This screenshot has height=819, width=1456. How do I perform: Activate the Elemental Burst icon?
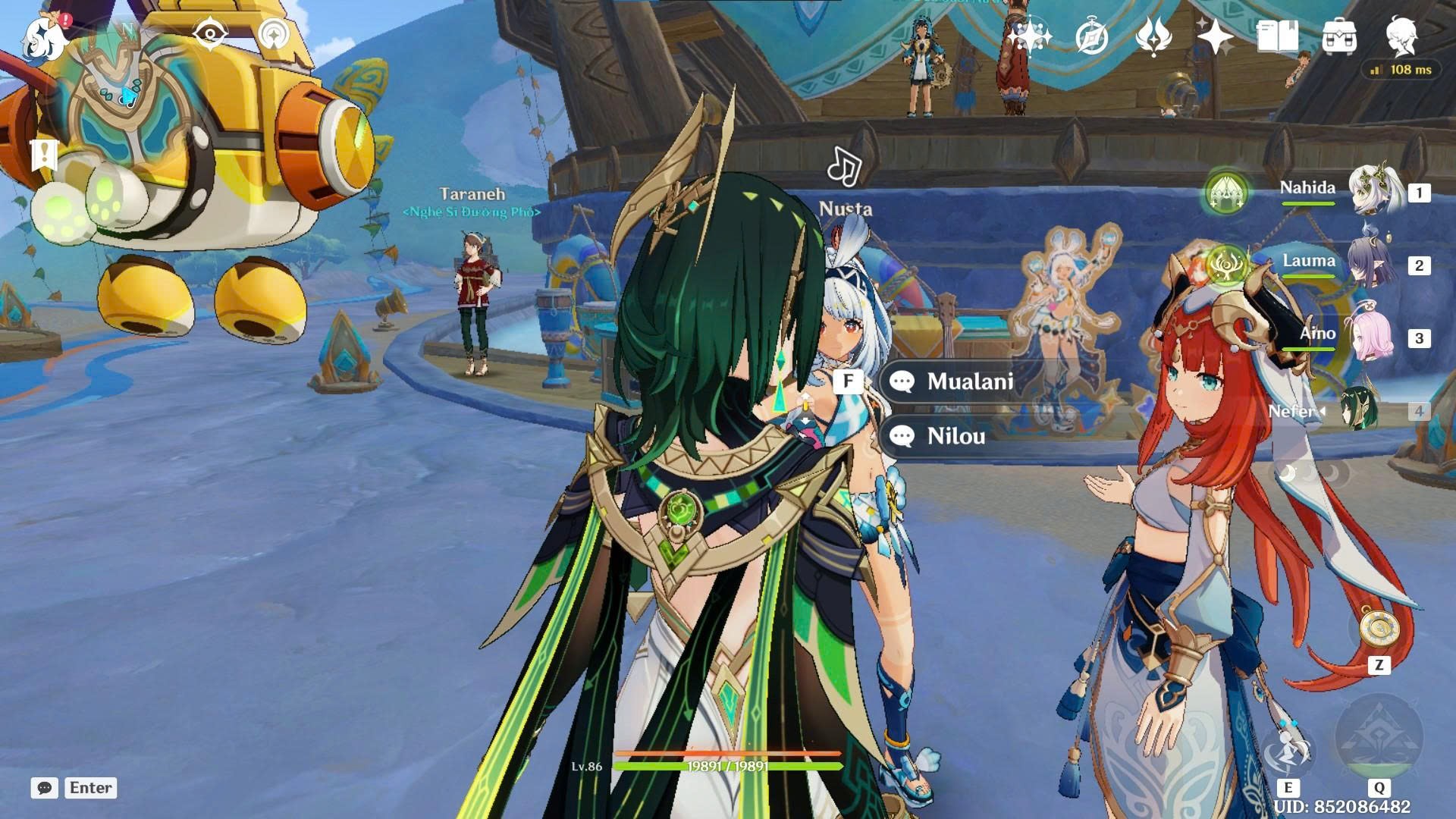1379,736
